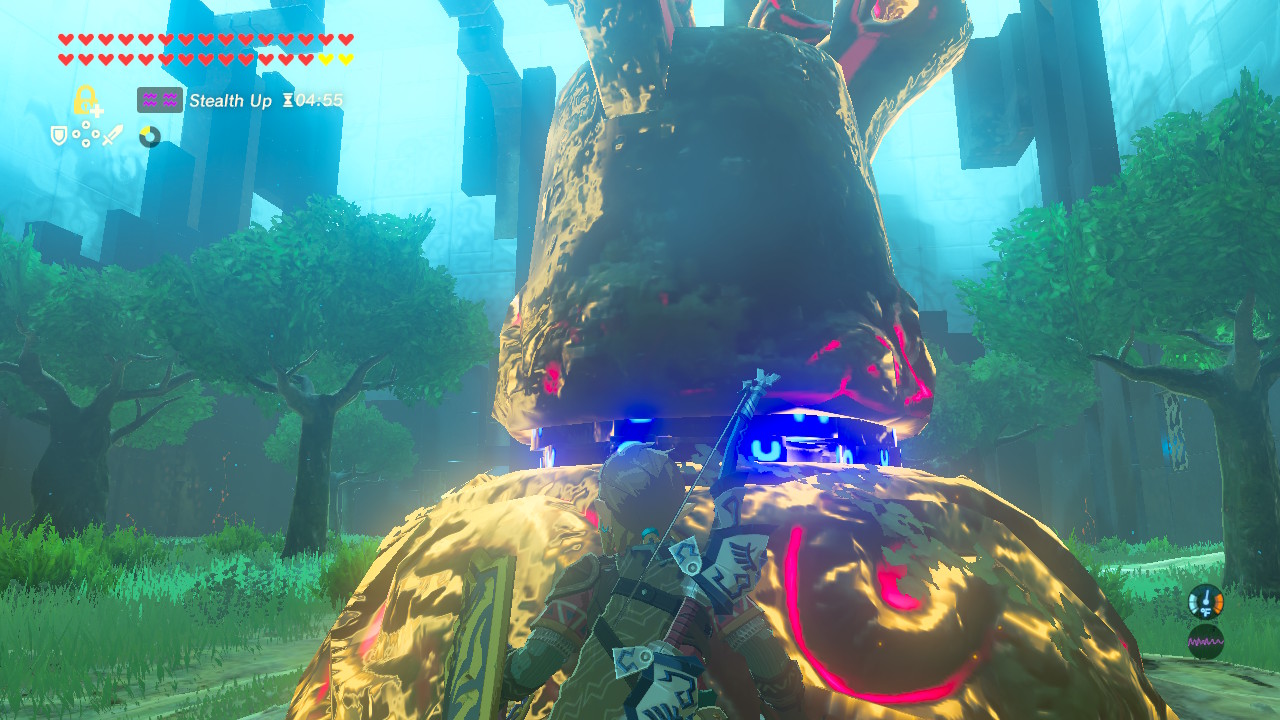The image size is (1280, 720).
Task: Click the Stealth Up text label
Action: tap(230, 100)
